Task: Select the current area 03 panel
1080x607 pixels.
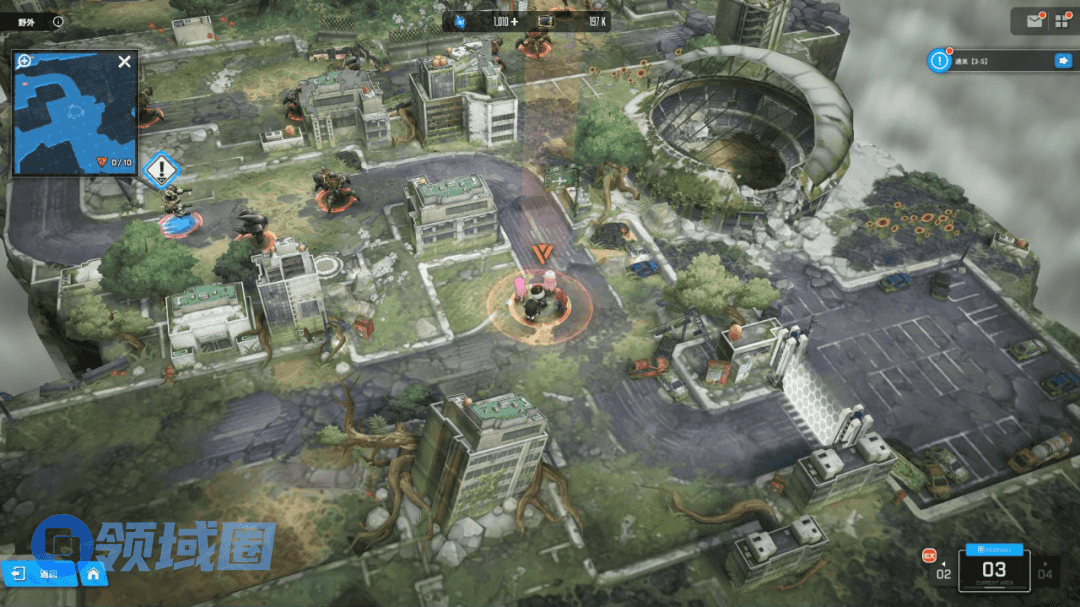Action: 994,569
